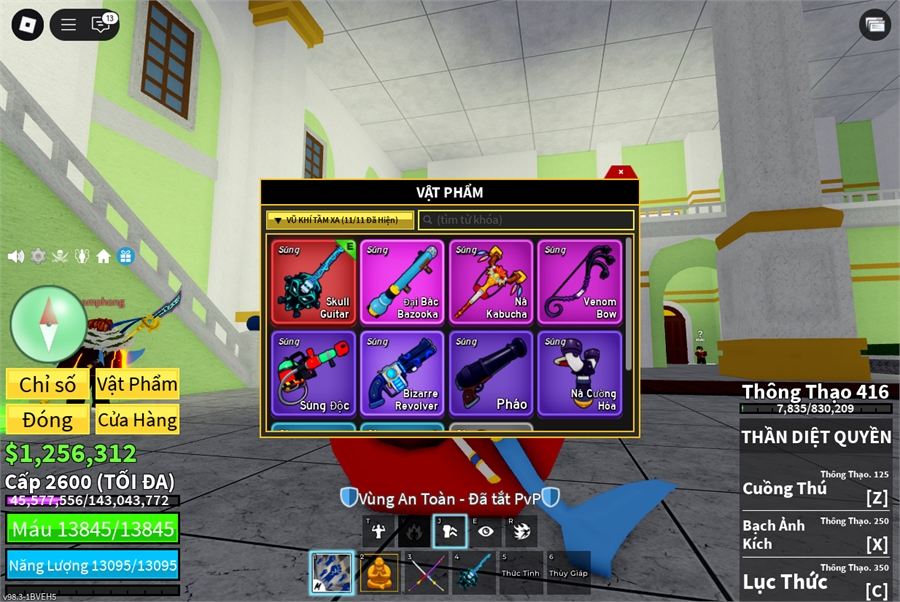Open the Chỉ số stats menu
The width and height of the screenshot is (900, 602).
(48, 384)
